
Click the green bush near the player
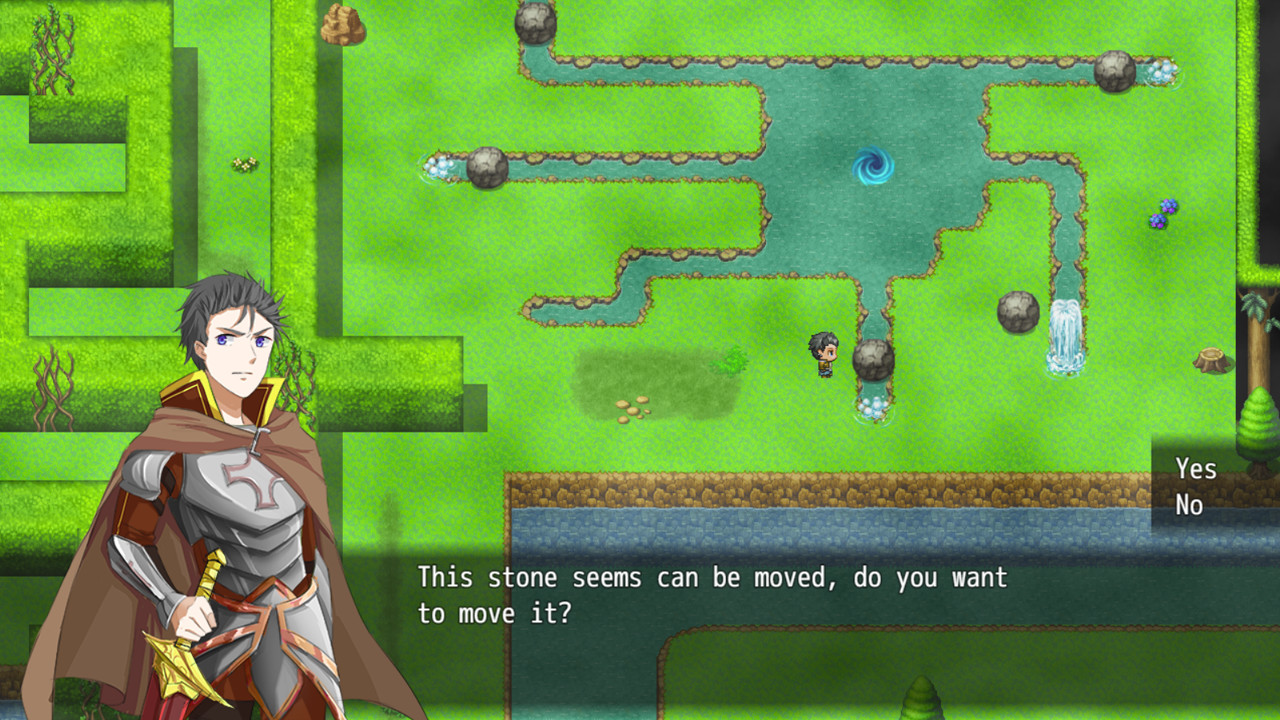coord(735,358)
